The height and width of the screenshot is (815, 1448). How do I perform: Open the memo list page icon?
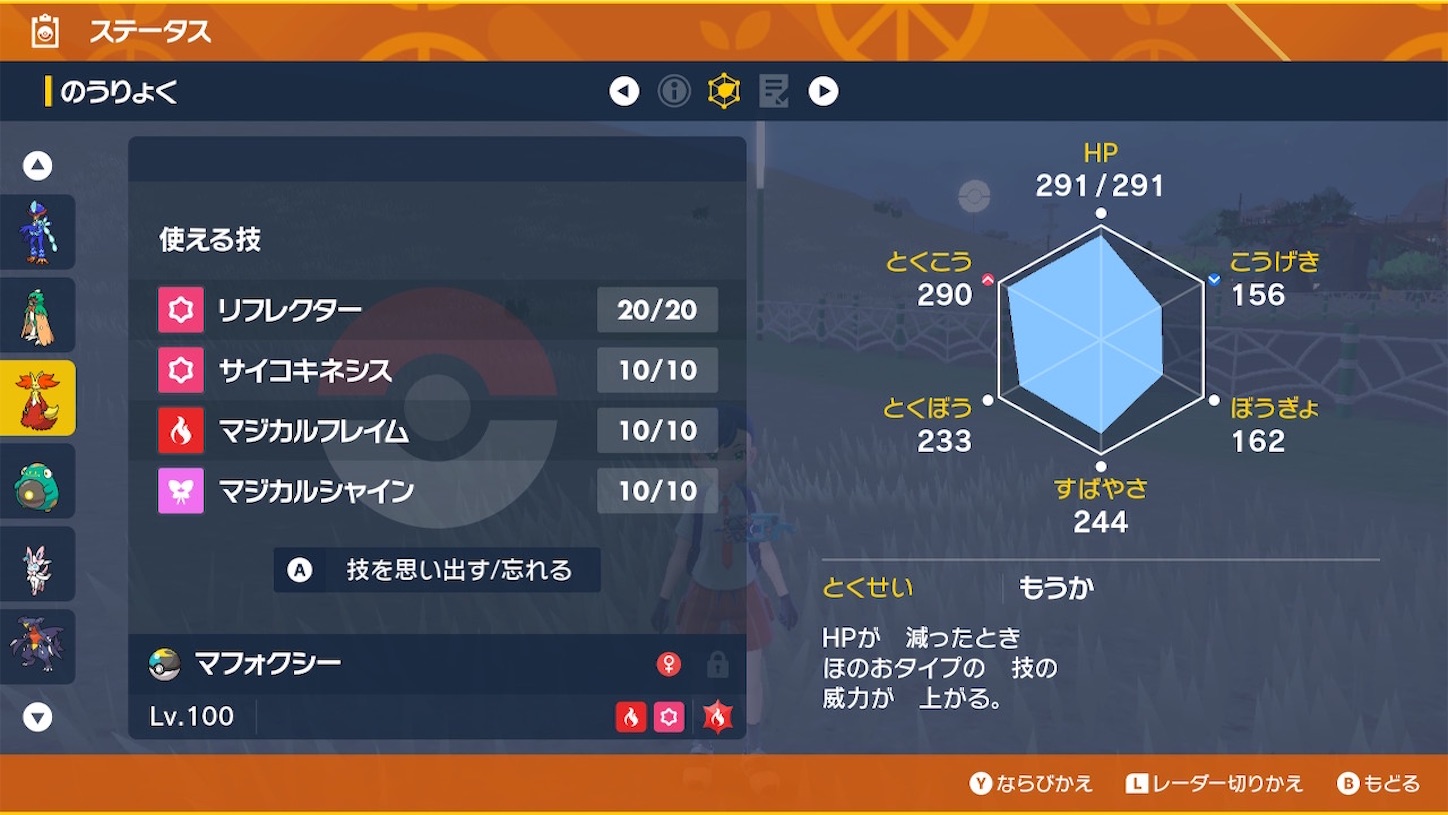point(773,89)
